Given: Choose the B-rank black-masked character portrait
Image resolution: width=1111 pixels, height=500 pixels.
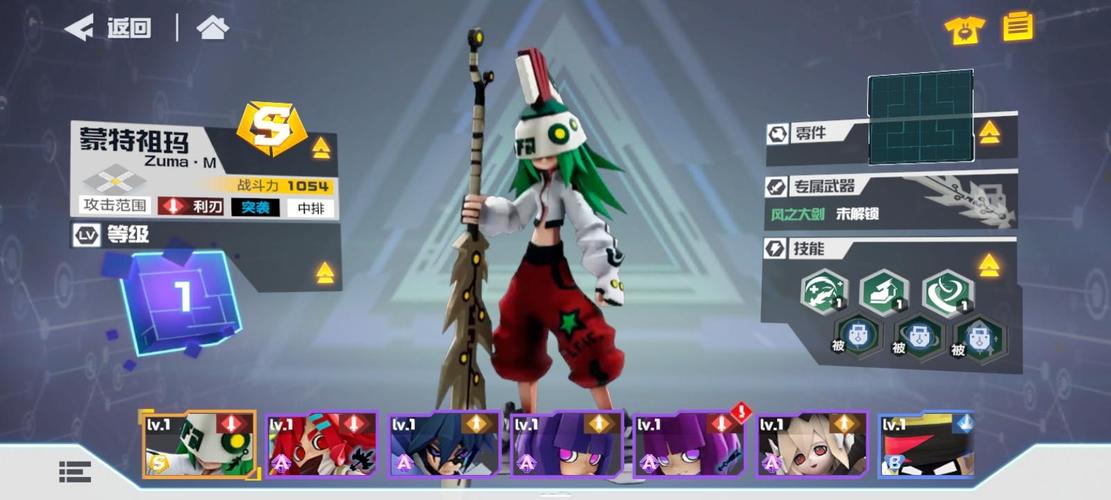Looking at the screenshot, I should point(926,443).
